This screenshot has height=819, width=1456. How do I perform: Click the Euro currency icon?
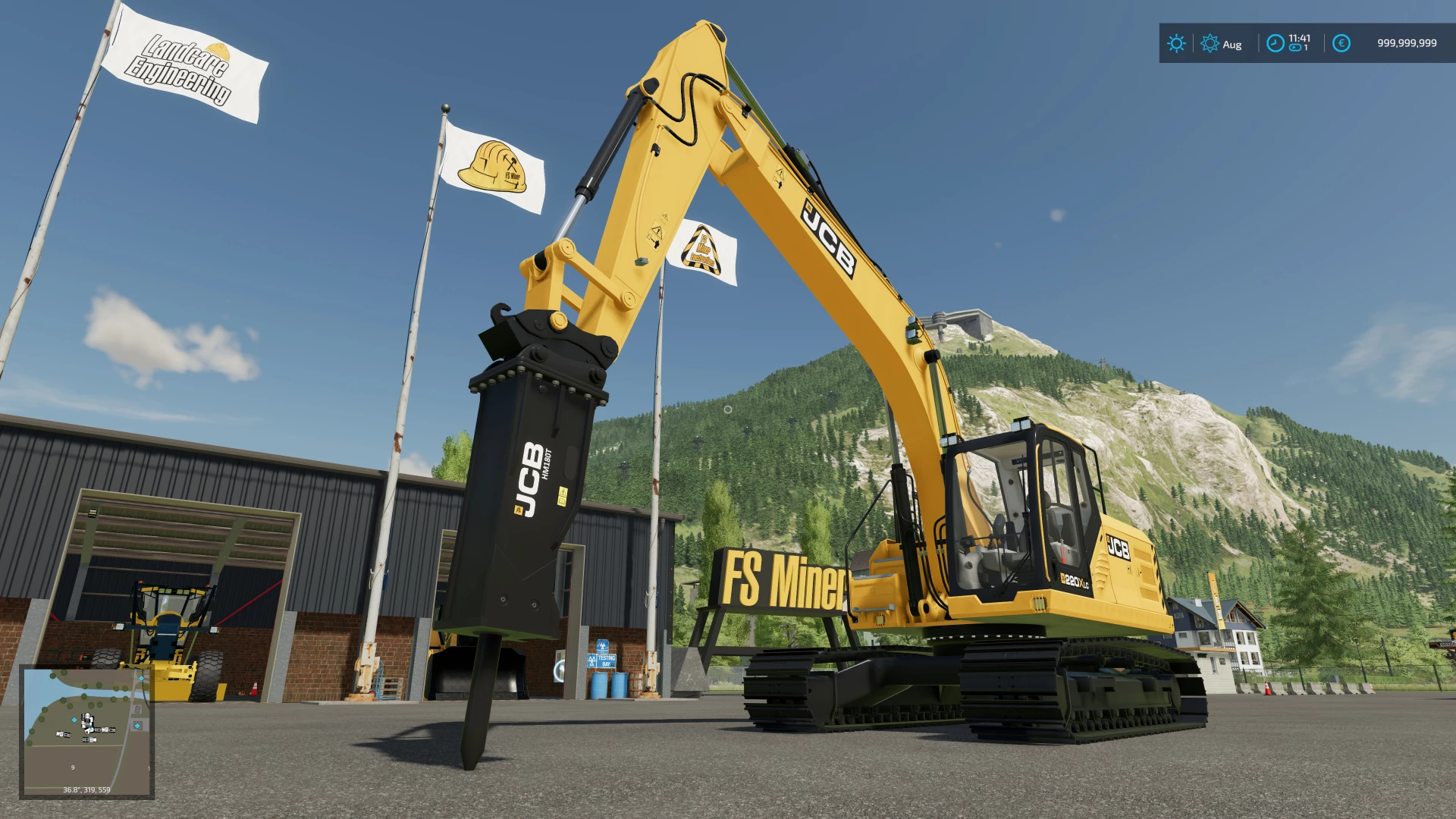[x=1341, y=43]
